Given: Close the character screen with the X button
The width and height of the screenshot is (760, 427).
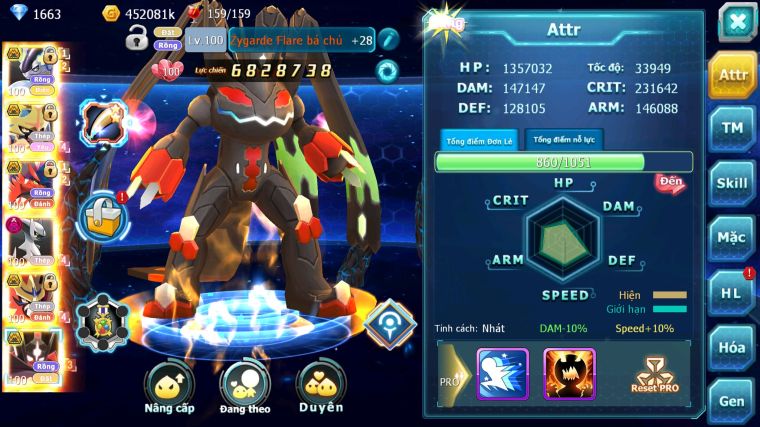Looking at the screenshot, I should coord(736,21).
